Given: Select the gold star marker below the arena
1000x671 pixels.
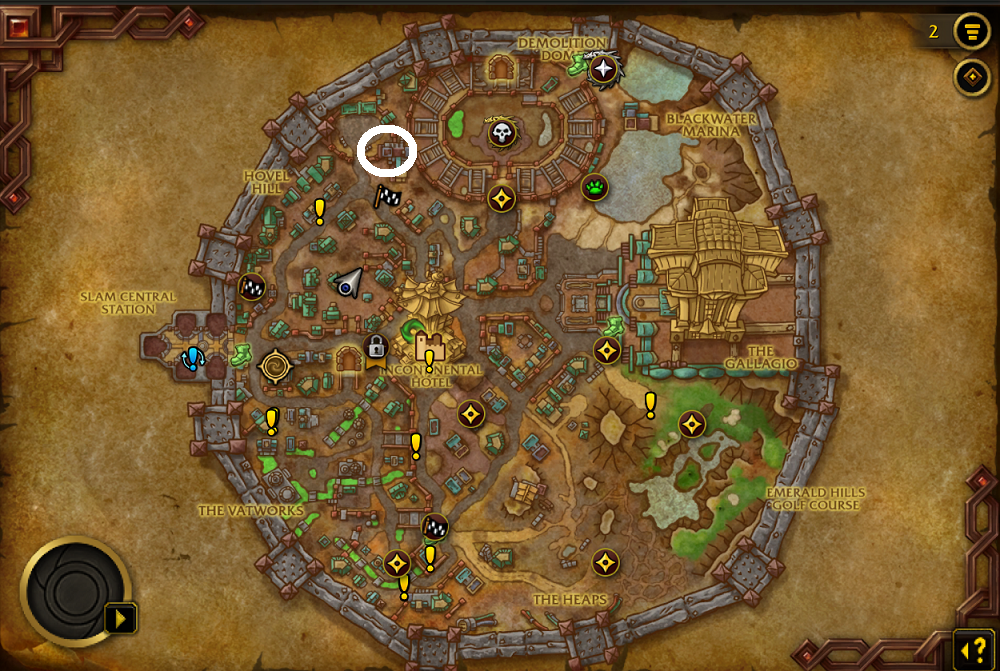Looking at the screenshot, I should [502, 198].
